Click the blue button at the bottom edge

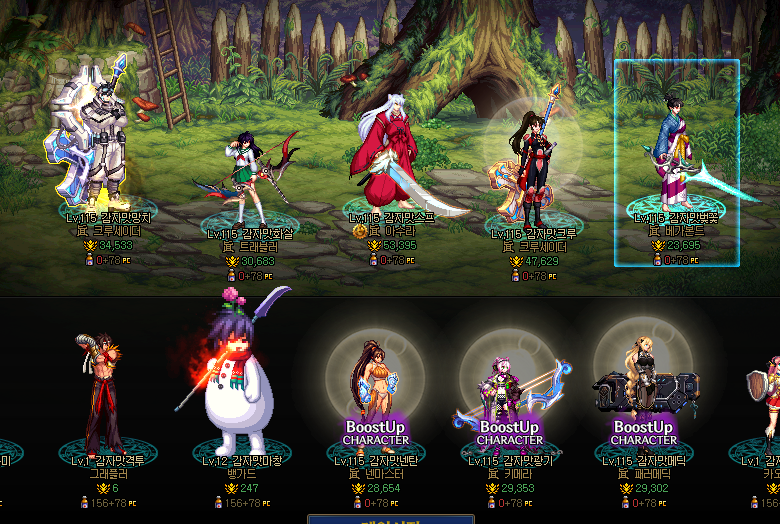point(390,519)
